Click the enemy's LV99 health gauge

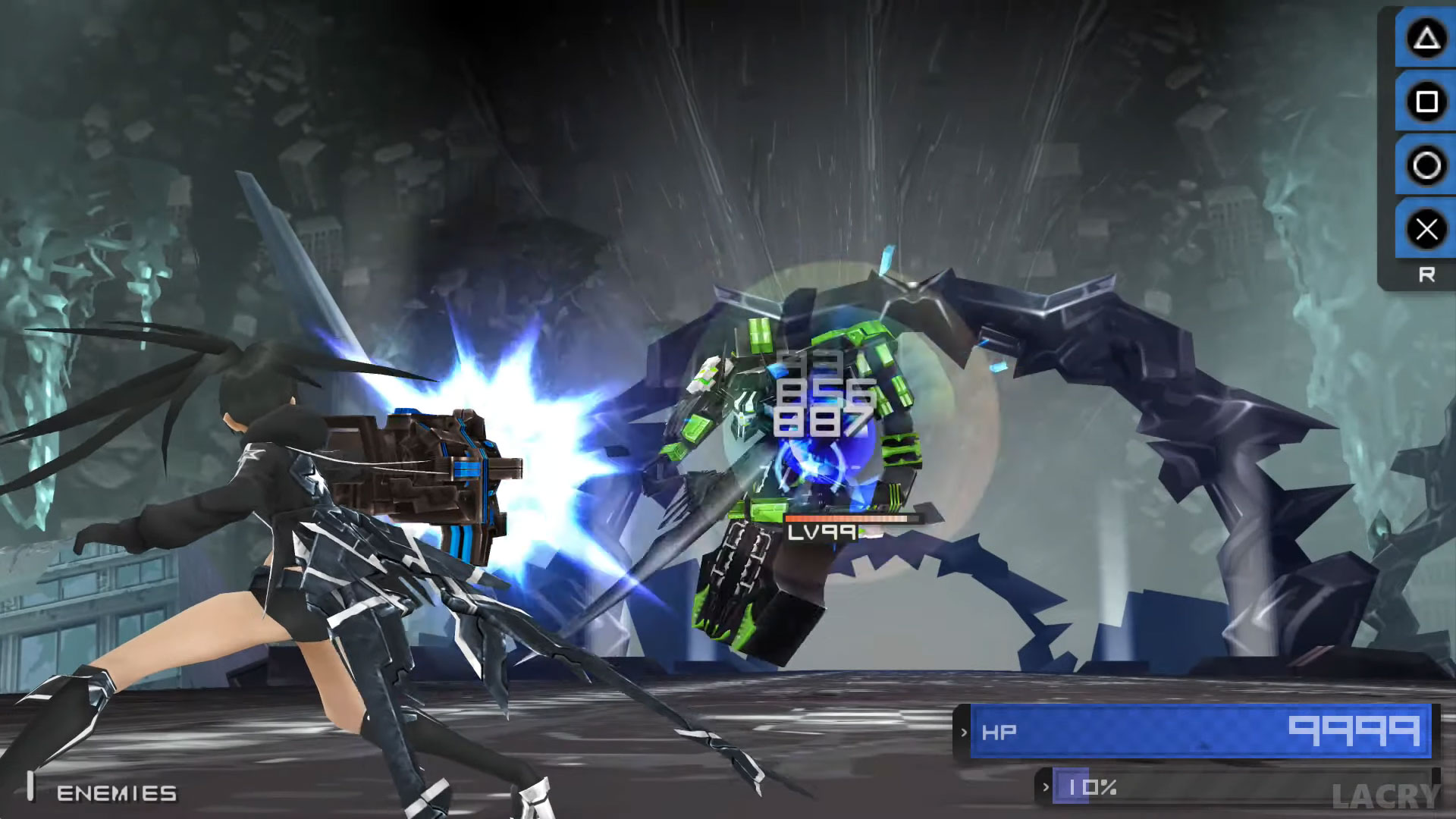pyautogui.click(x=849, y=523)
